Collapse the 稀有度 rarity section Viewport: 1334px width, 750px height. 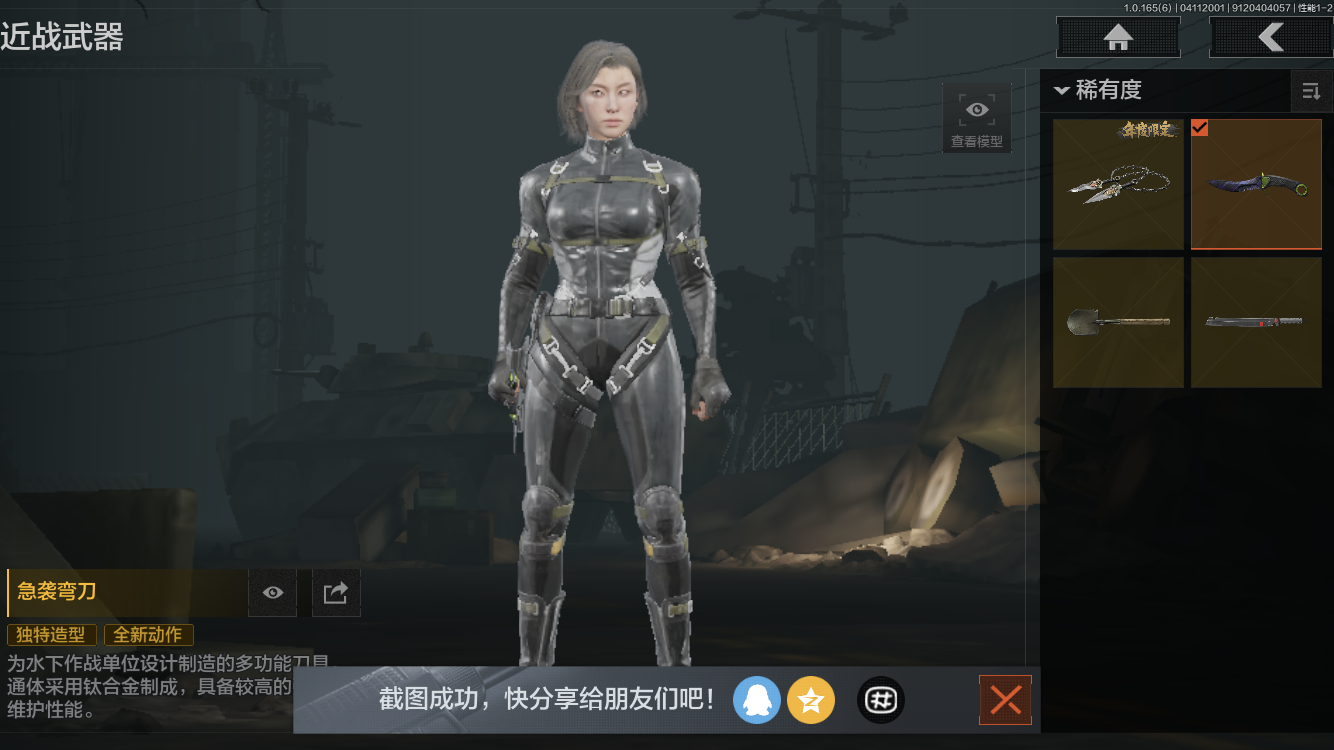click(1062, 89)
